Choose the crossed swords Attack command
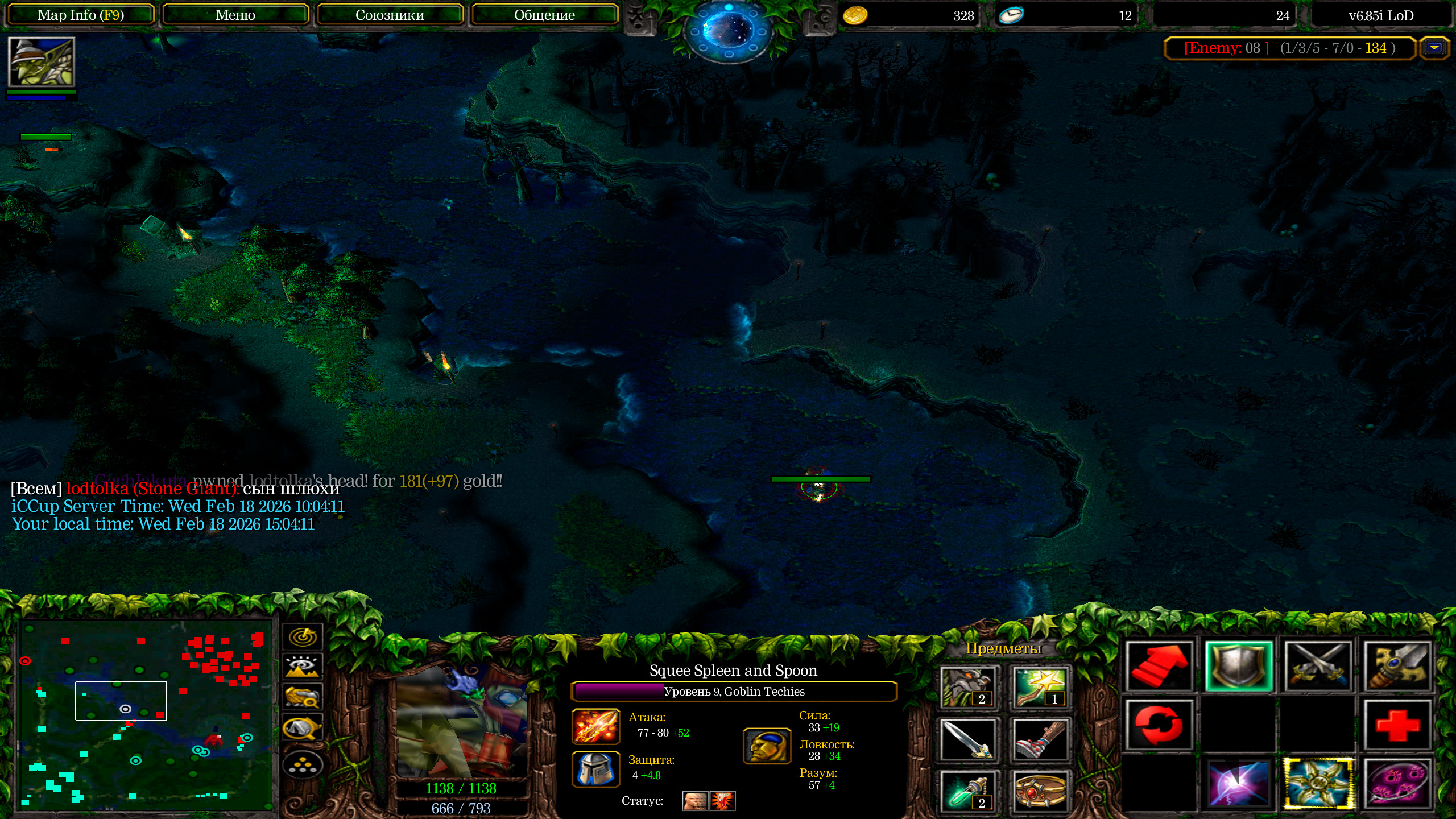Screen dimensions: 1456x819 (x=1318, y=666)
